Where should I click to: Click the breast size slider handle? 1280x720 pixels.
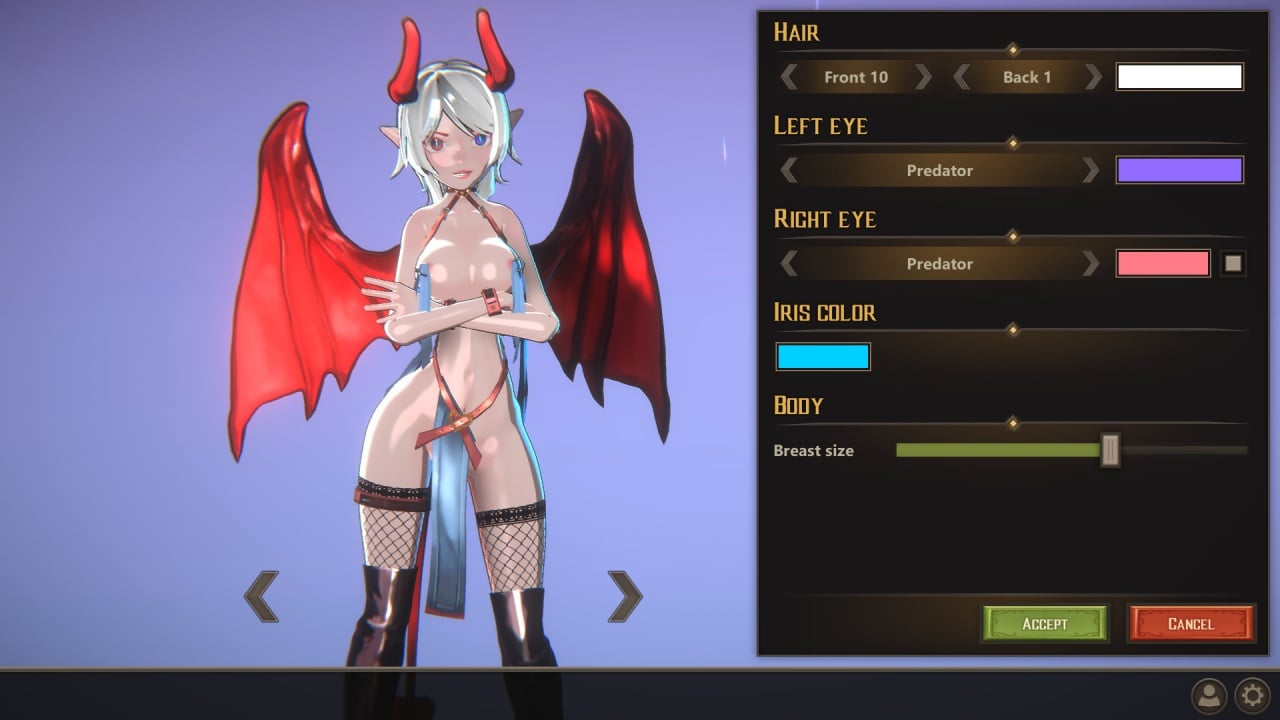[1110, 451]
